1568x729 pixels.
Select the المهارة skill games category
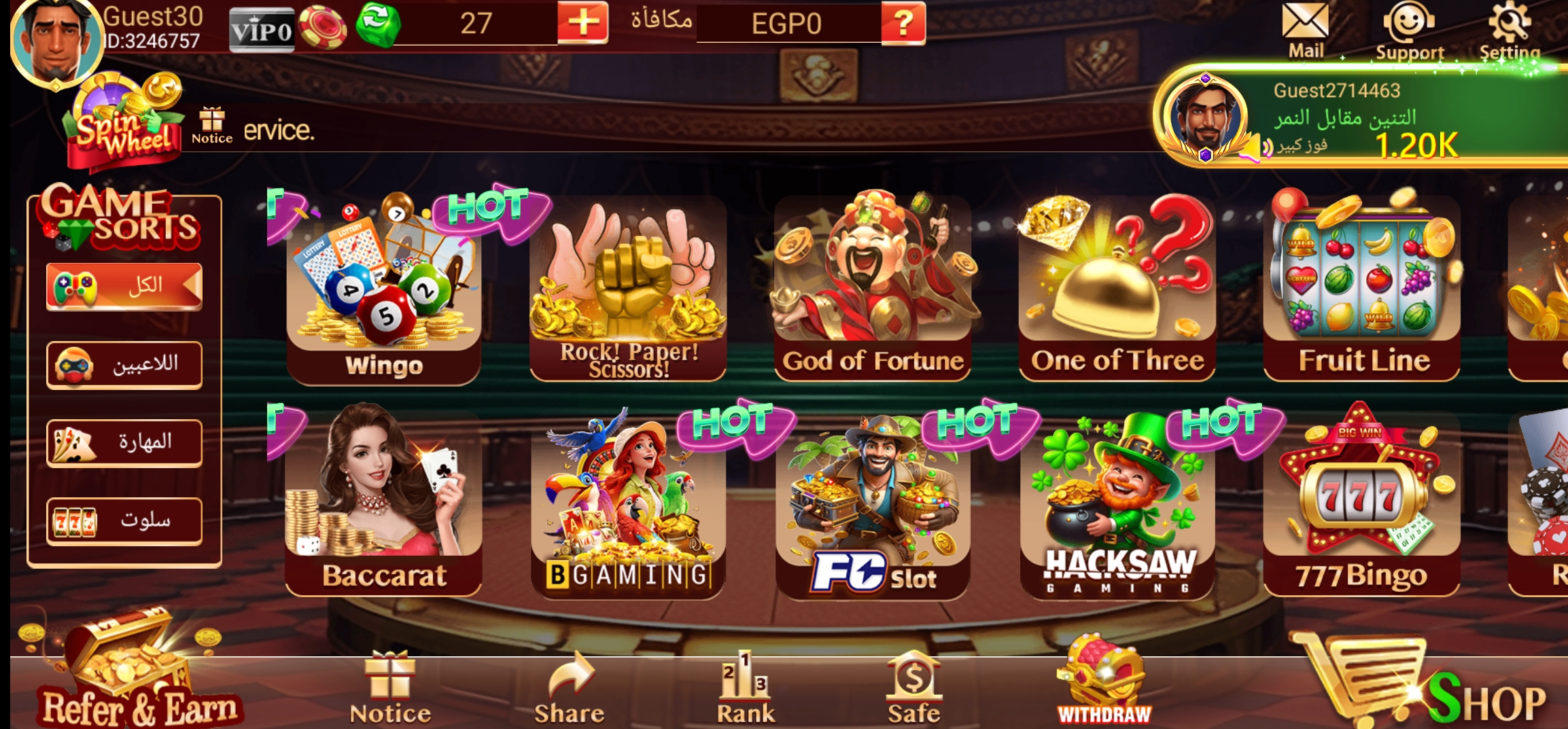point(124,442)
